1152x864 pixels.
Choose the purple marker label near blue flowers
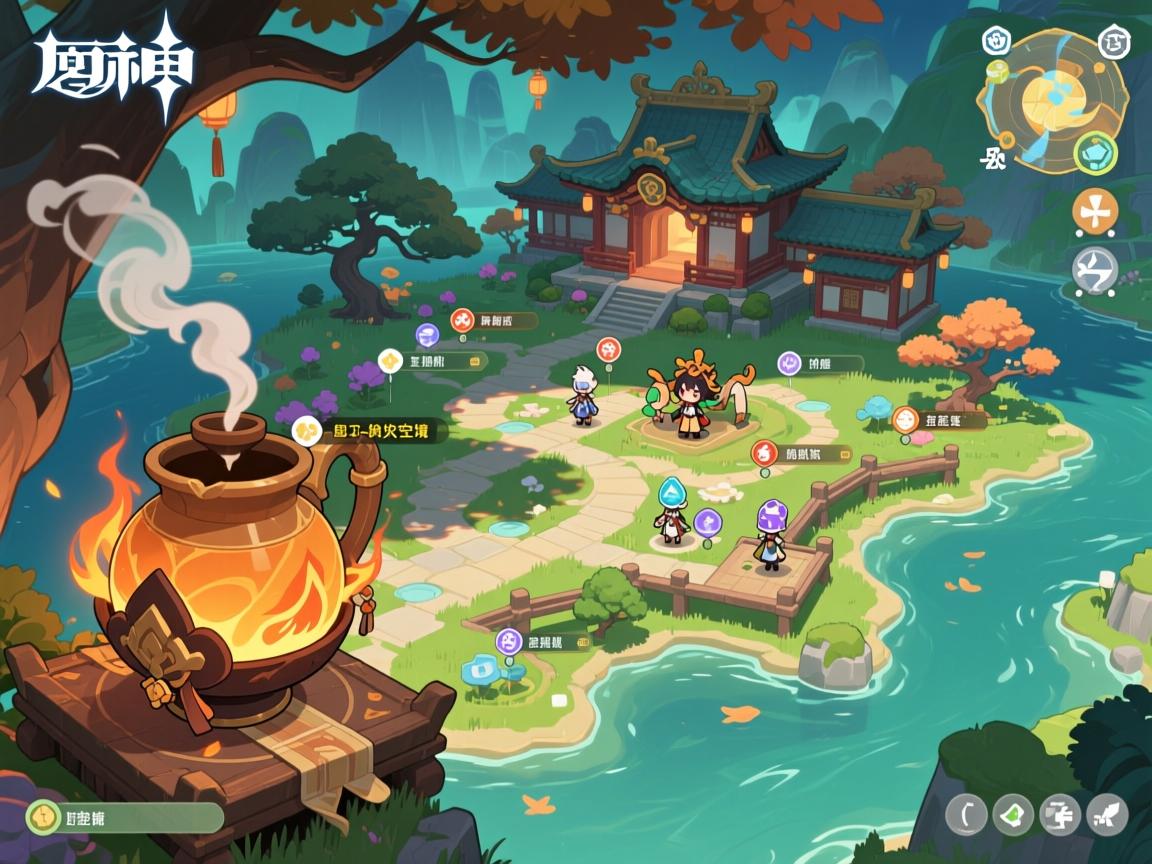coord(544,640)
